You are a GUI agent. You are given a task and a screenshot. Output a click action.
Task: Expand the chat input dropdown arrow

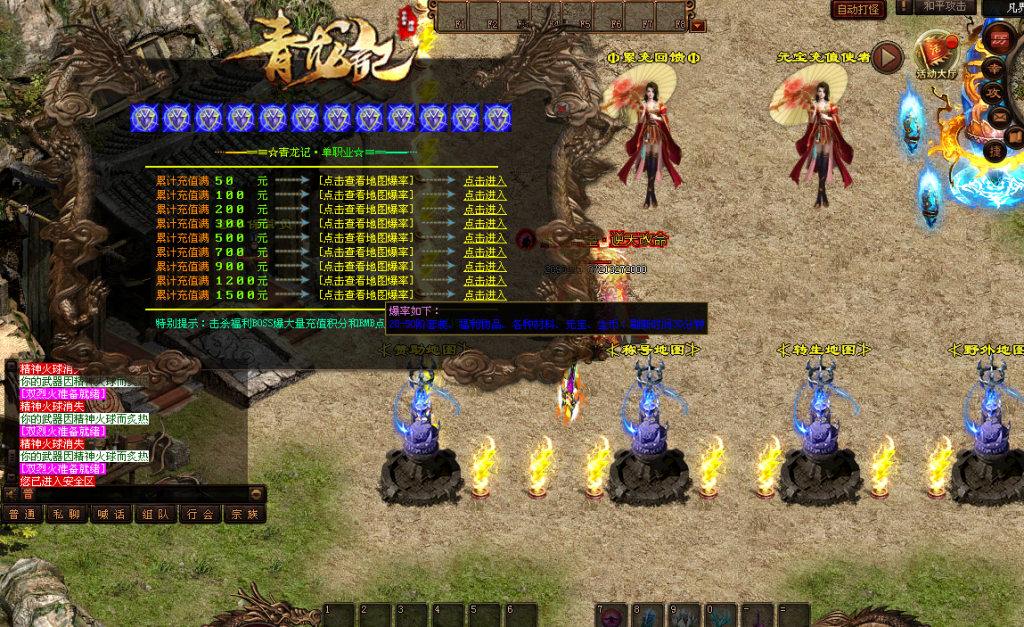point(257,493)
